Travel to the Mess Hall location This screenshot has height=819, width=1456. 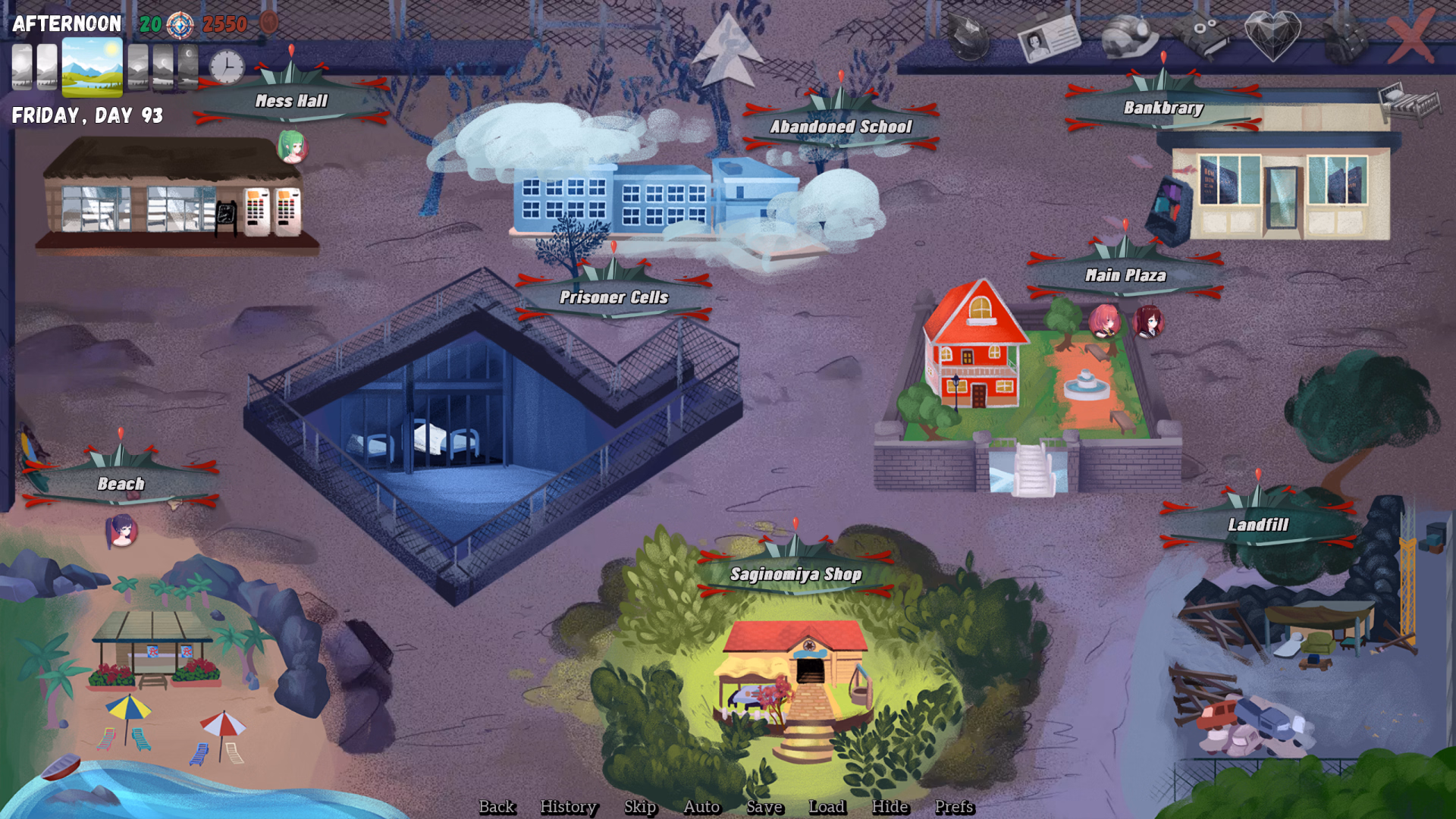pos(291,101)
